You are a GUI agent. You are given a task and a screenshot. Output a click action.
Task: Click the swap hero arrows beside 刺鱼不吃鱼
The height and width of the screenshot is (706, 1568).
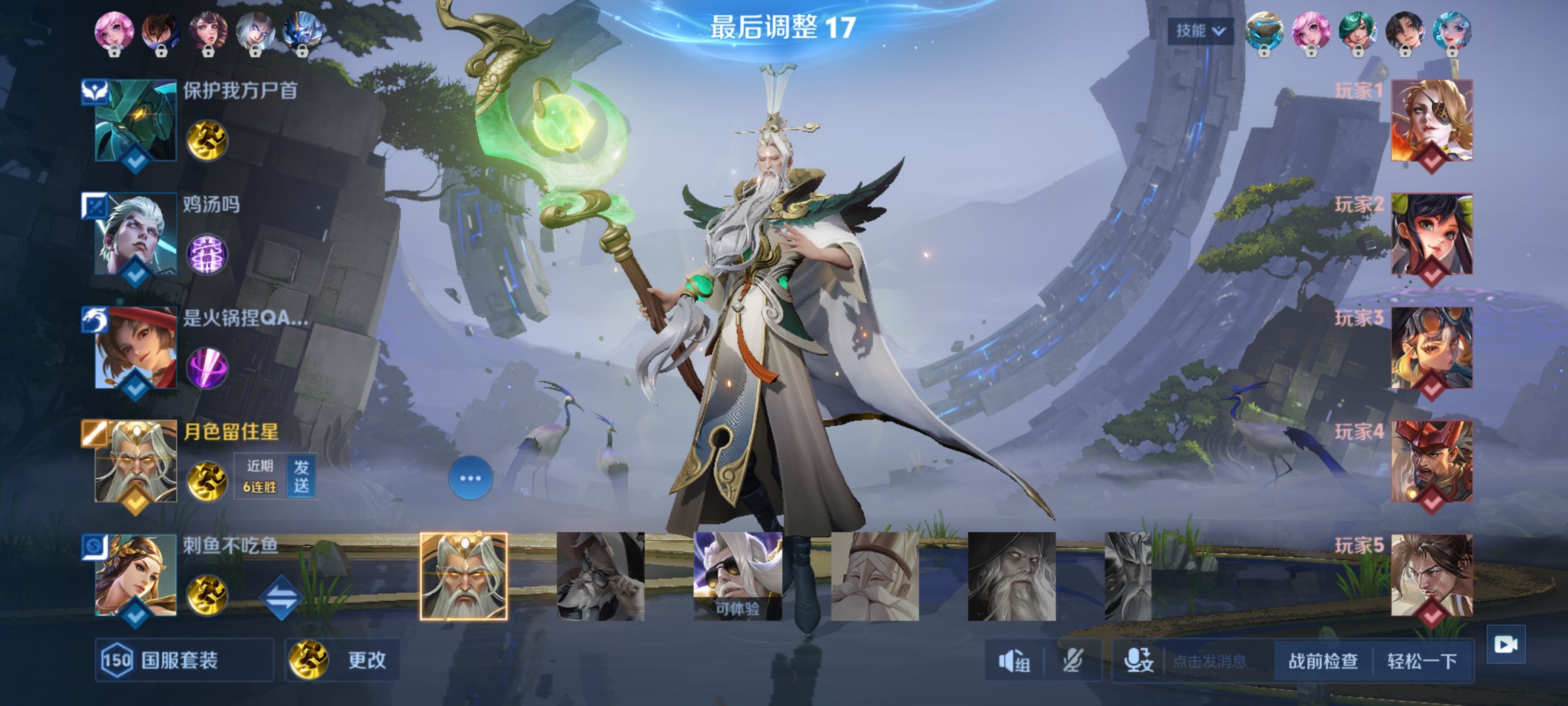pos(281,597)
